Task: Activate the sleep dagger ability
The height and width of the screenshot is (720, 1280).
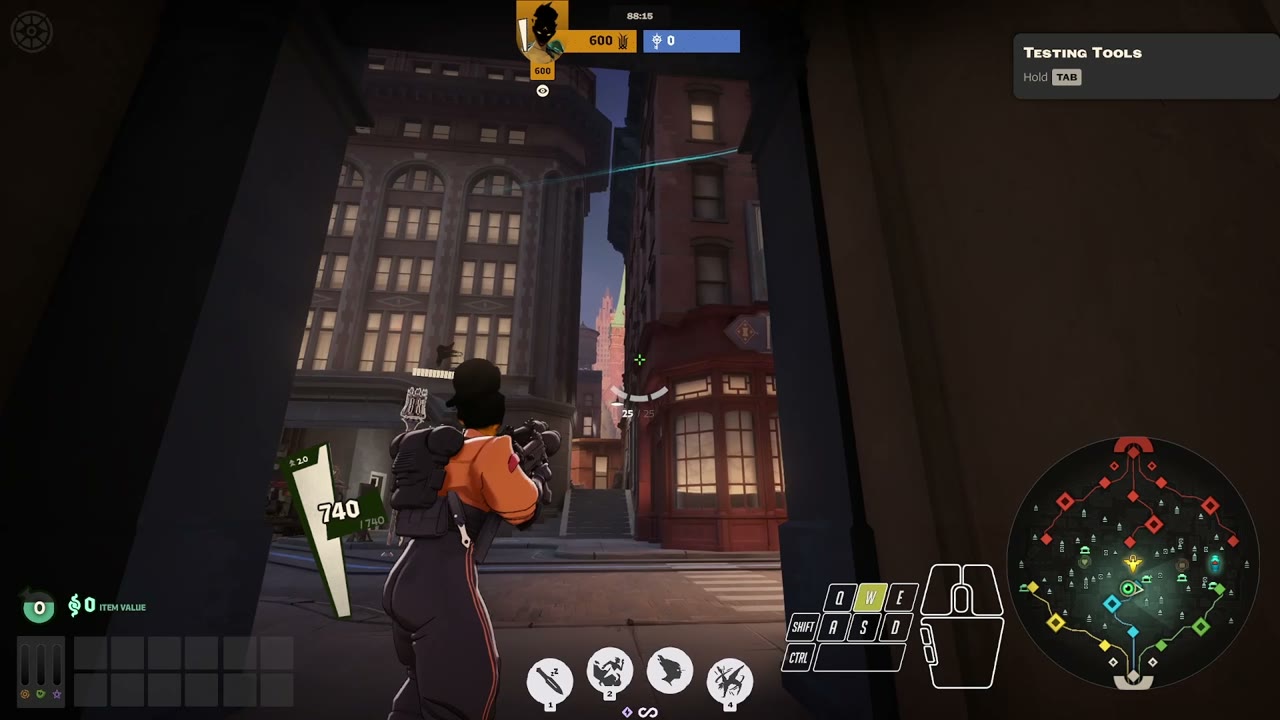Action: point(550,680)
